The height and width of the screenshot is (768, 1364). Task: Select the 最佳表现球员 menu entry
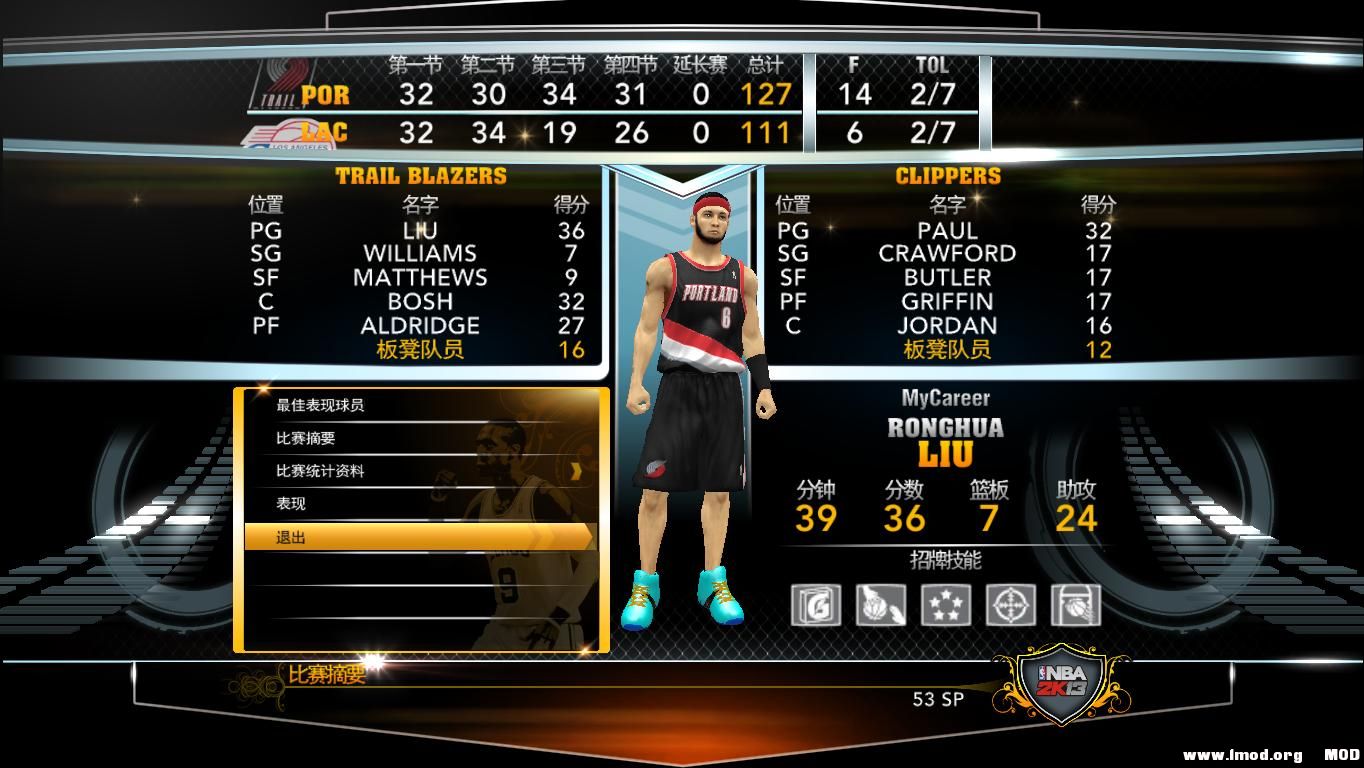[320, 407]
